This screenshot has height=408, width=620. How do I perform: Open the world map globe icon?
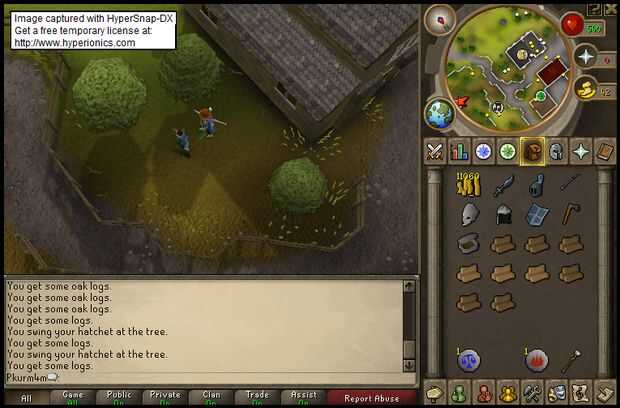(x=439, y=112)
